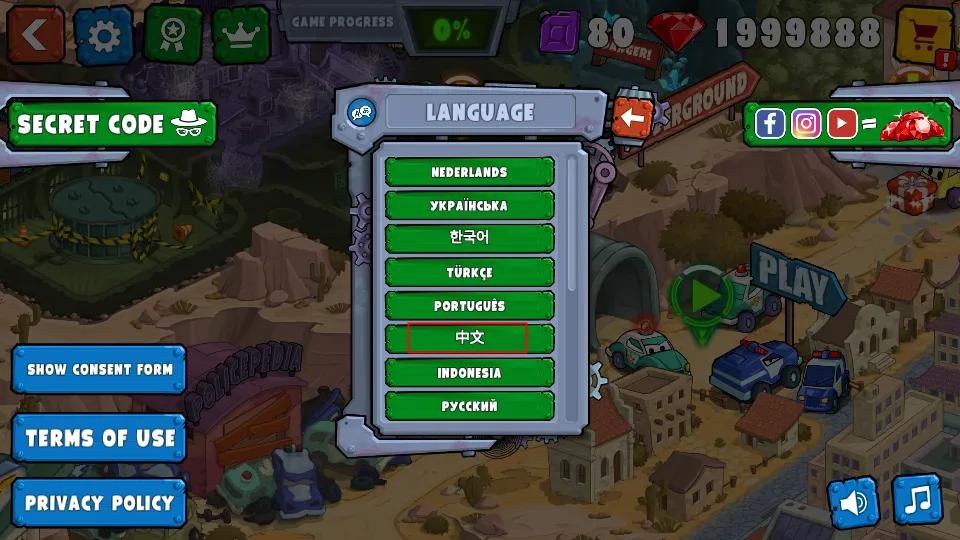
Task: Enter a Secret Code
Action: [111, 124]
